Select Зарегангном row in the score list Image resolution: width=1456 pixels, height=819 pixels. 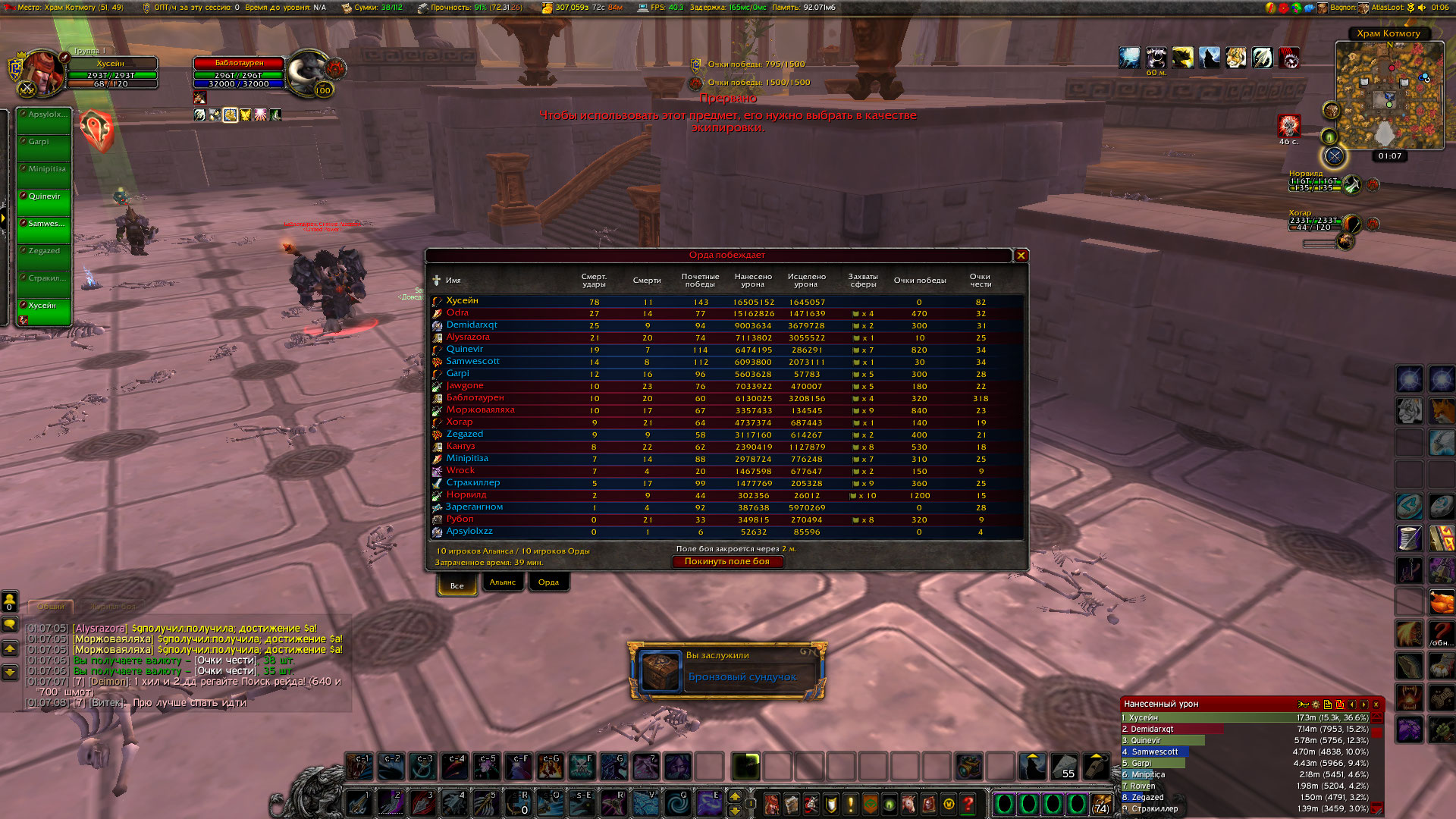tap(474, 507)
